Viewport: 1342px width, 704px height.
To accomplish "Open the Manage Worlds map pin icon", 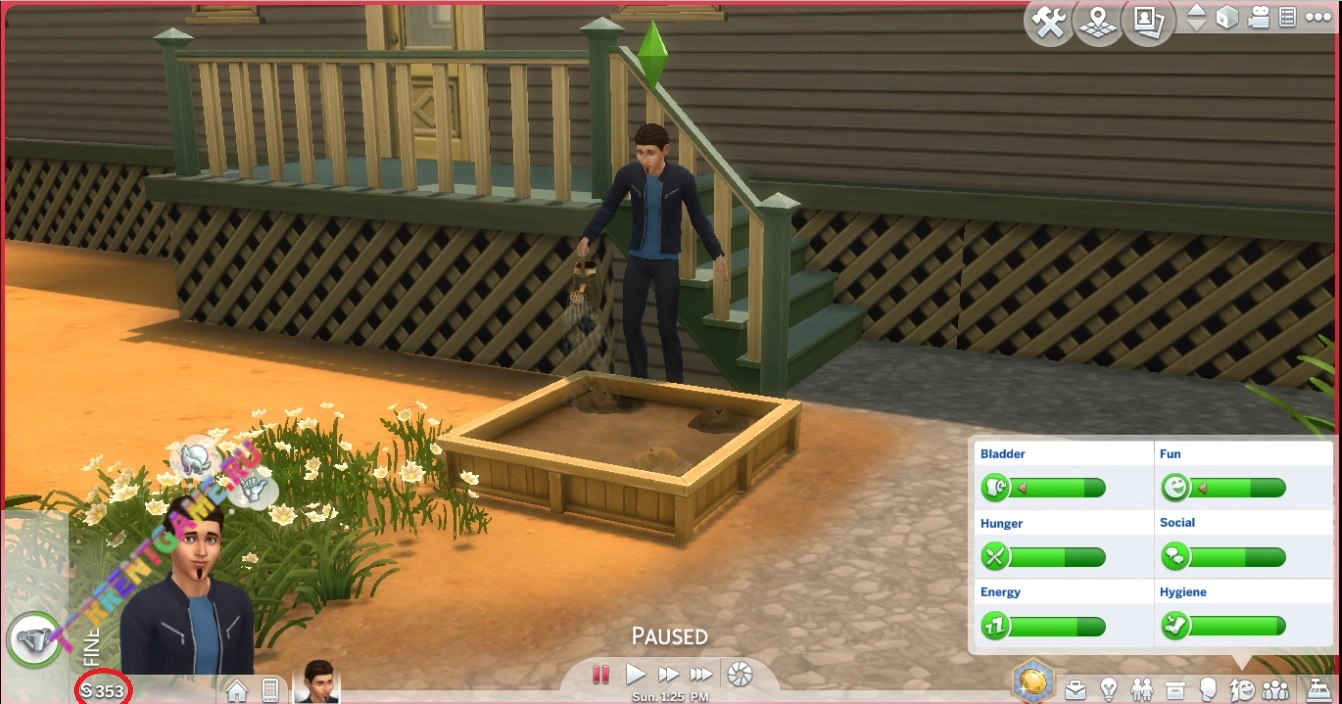I will coord(1098,22).
